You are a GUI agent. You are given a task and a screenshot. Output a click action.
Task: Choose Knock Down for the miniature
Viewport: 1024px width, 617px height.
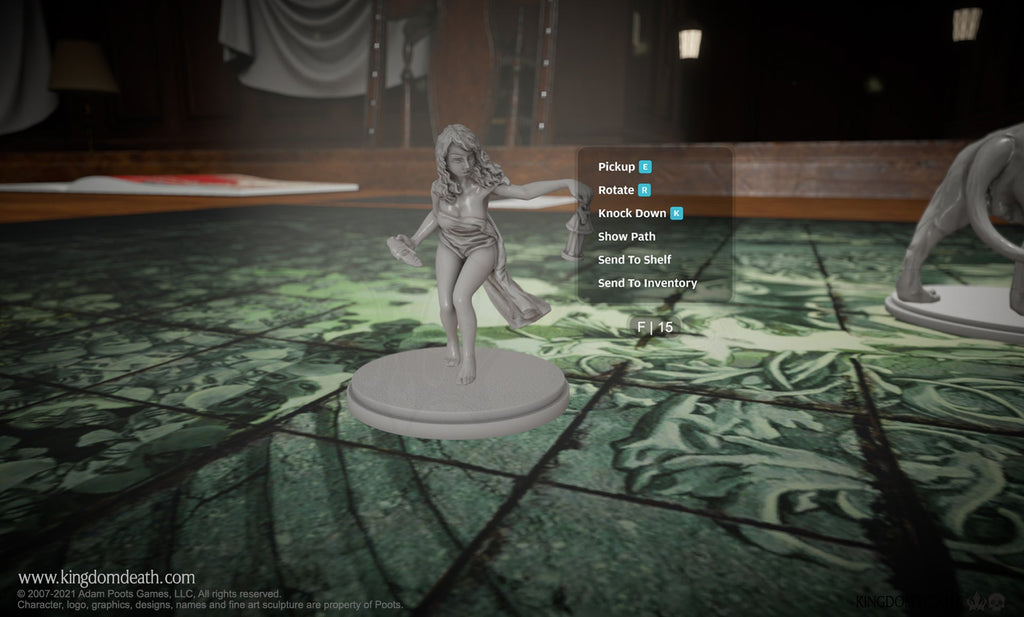(632, 213)
